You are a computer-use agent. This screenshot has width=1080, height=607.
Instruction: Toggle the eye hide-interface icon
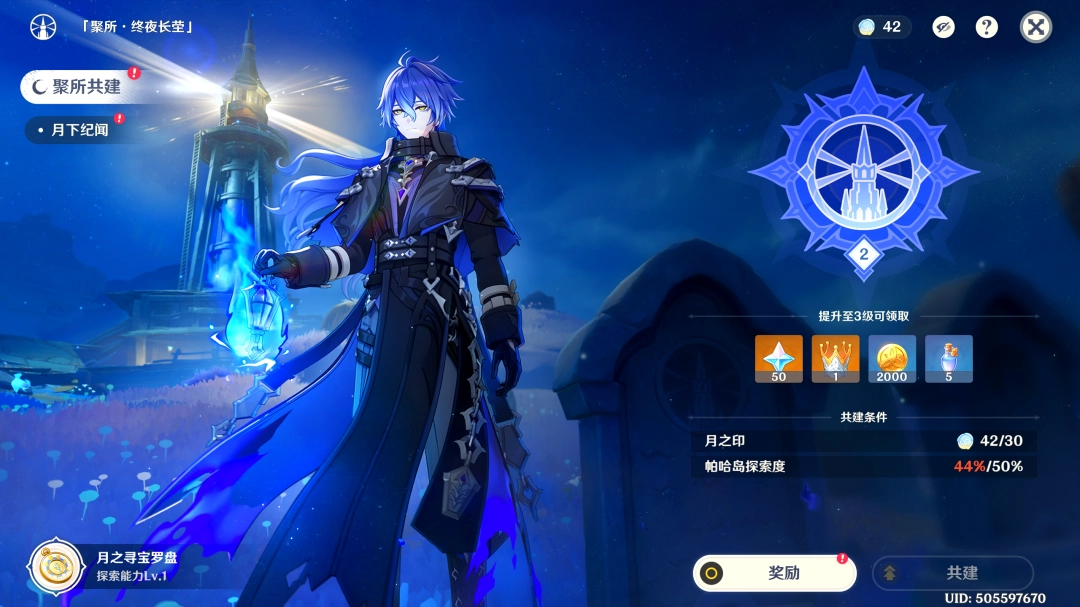pyautogui.click(x=943, y=27)
